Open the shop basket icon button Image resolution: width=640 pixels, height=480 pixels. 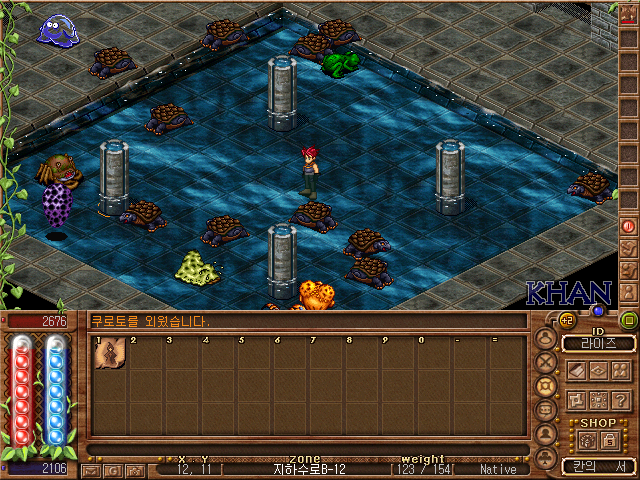(587, 440)
